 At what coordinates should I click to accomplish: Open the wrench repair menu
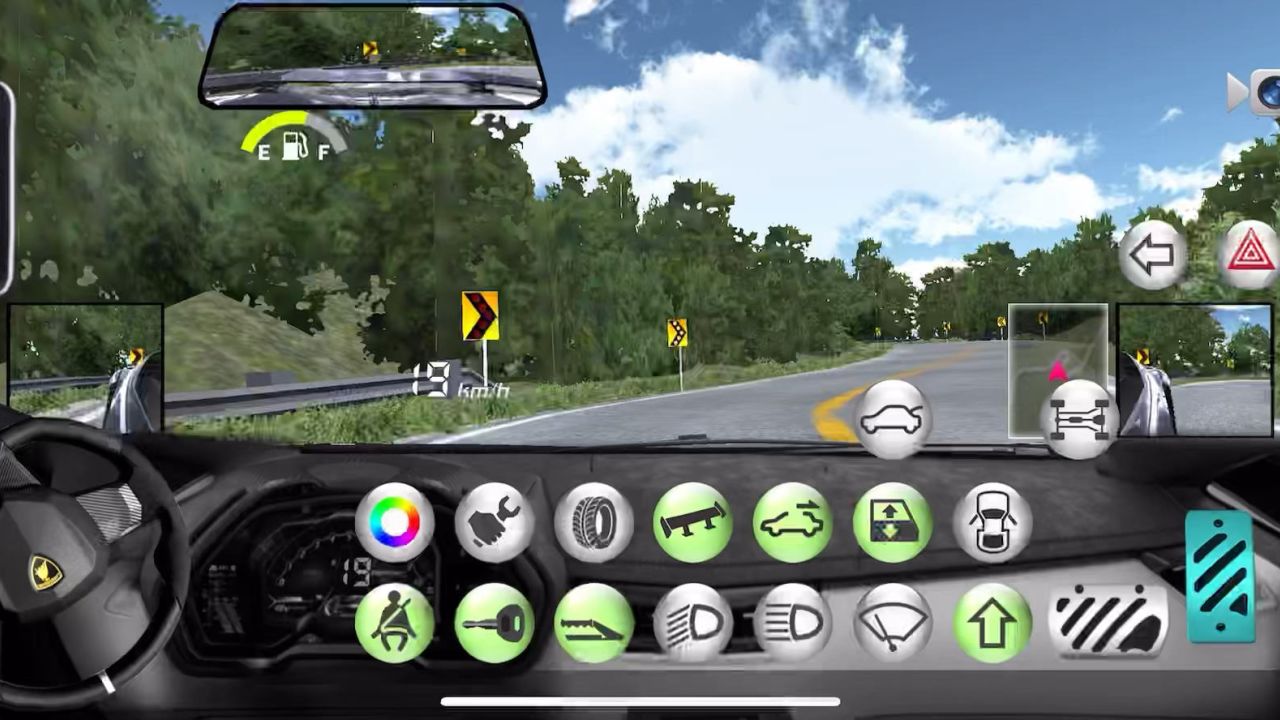point(494,523)
